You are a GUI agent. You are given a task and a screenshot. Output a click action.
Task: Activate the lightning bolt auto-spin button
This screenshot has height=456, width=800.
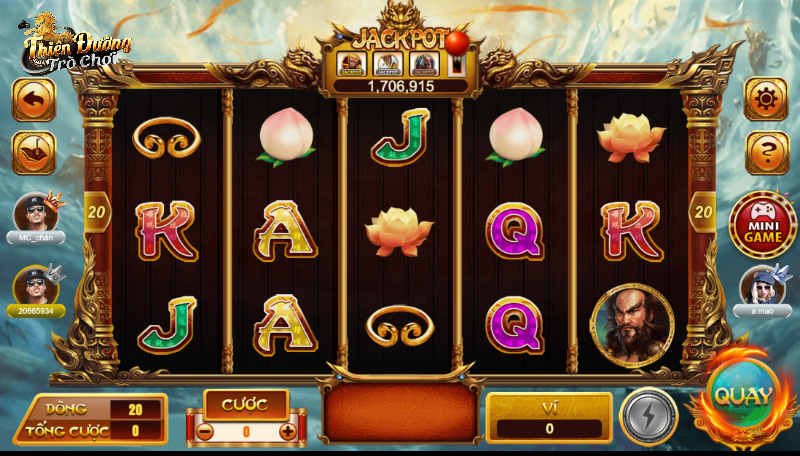(x=648, y=415)
